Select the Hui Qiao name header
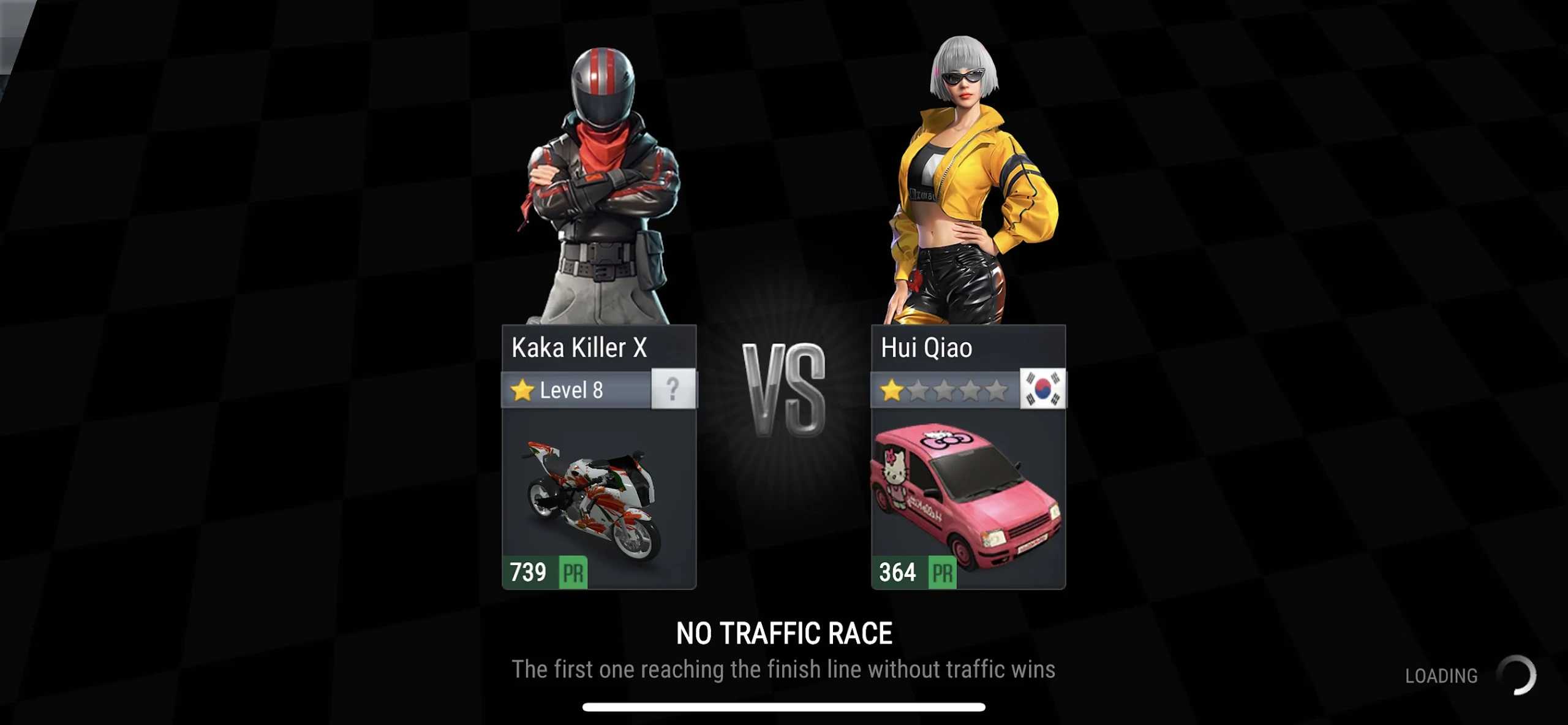 pos(927,347)
